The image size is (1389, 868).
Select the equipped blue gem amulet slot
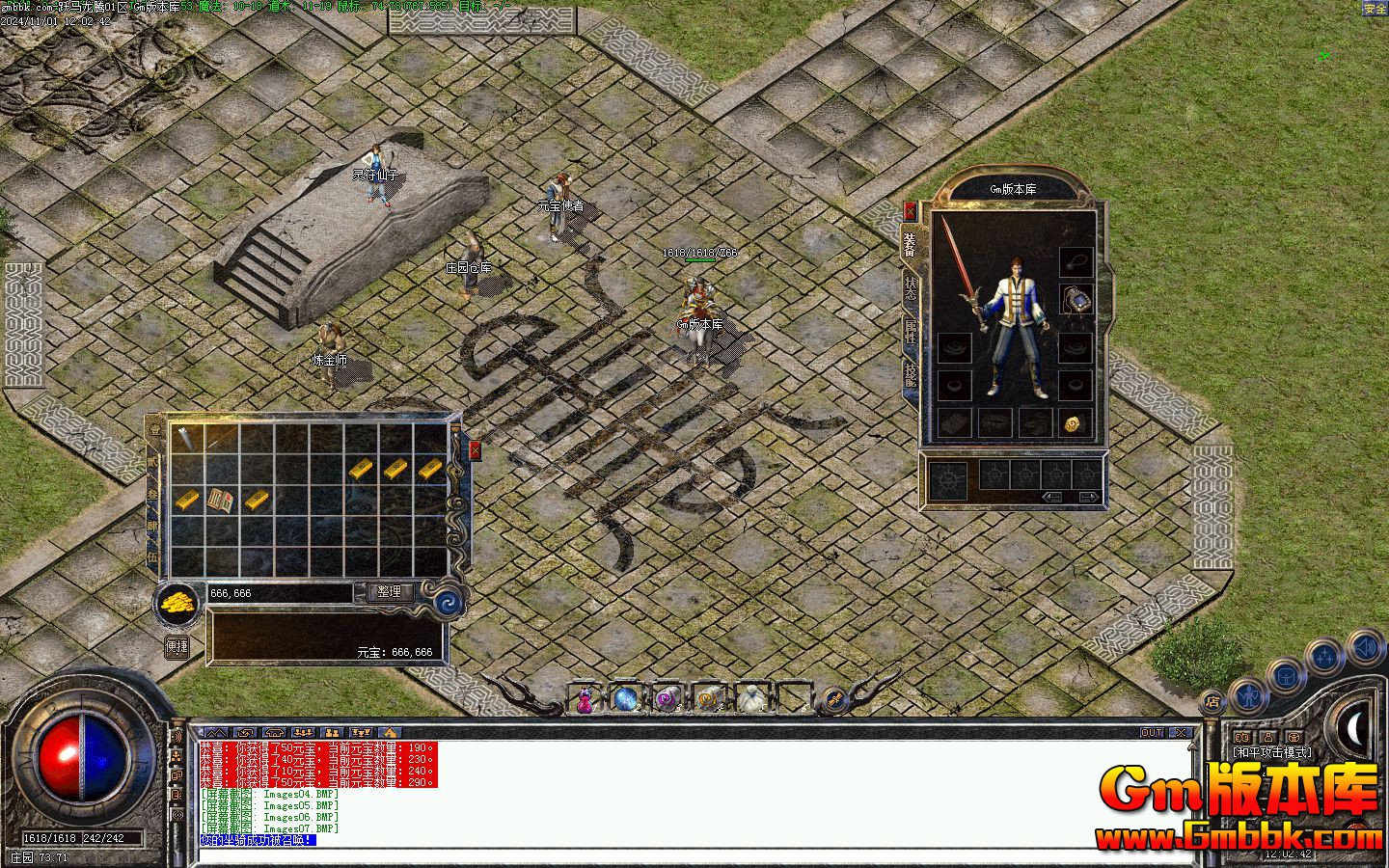[1076, 300]
